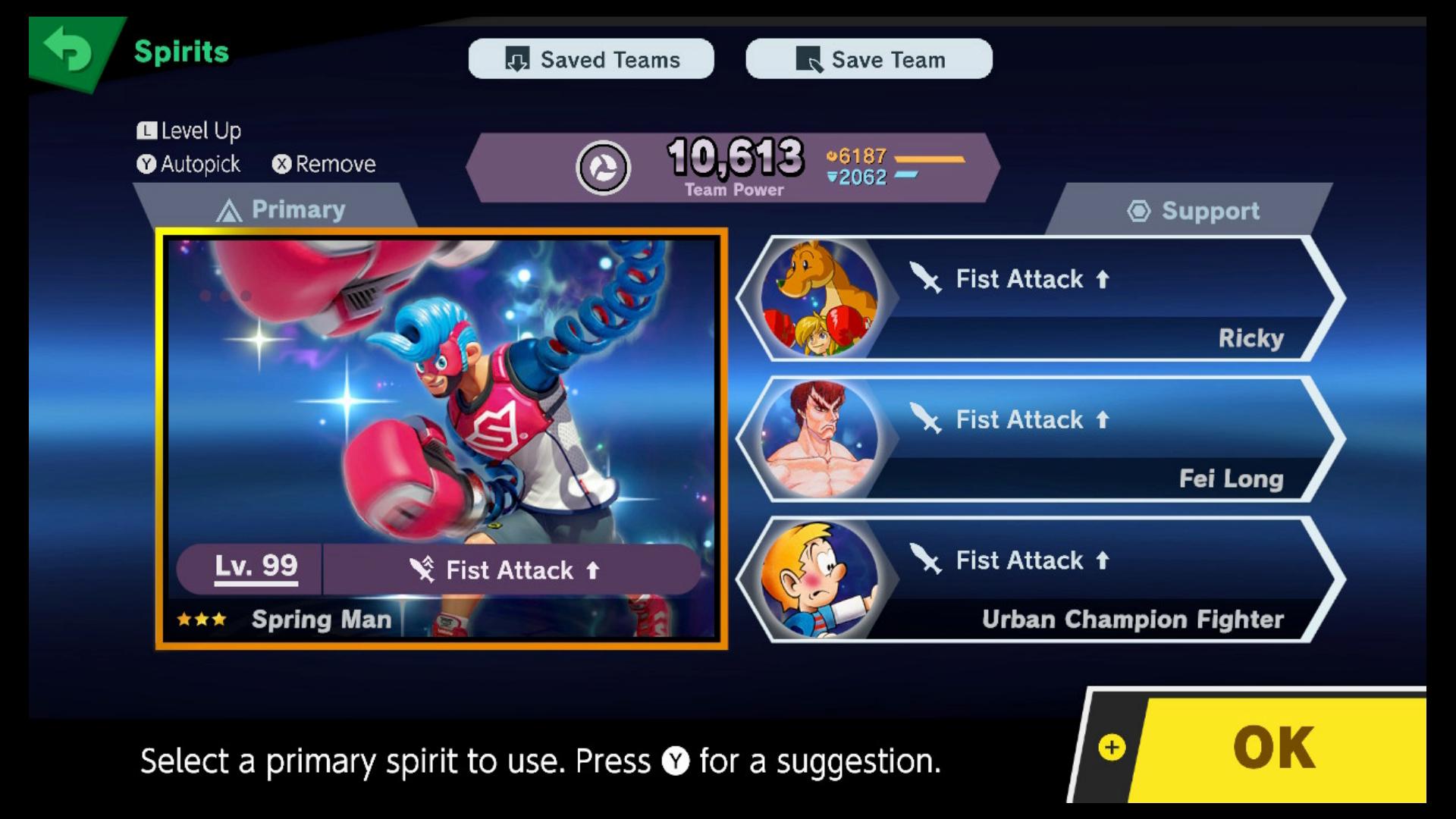Click the L Level Up shortcut
1456x819 pixels.
(x=190, y=130)
